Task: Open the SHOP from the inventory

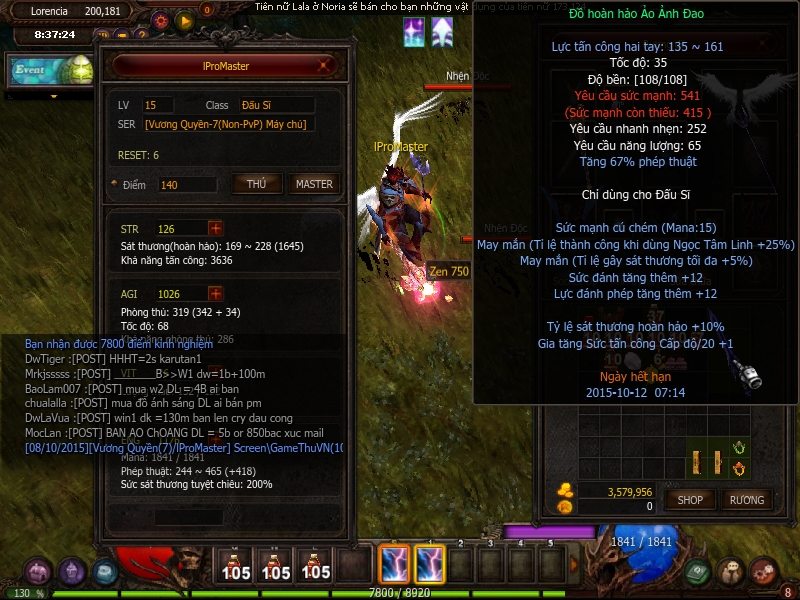Action: [x=691, y=499]
